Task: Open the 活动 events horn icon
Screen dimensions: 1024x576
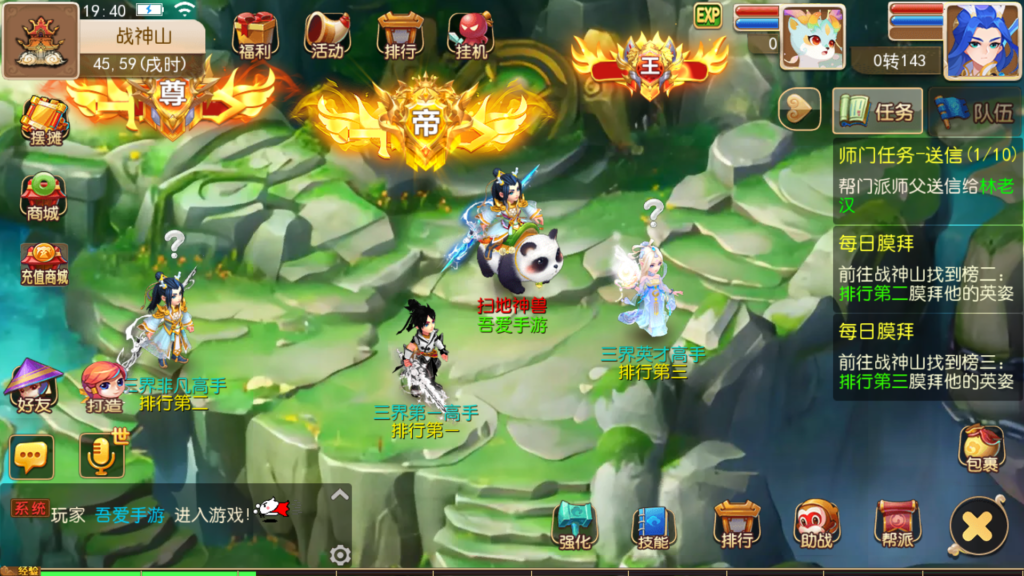Action: (x=326, y=36)
